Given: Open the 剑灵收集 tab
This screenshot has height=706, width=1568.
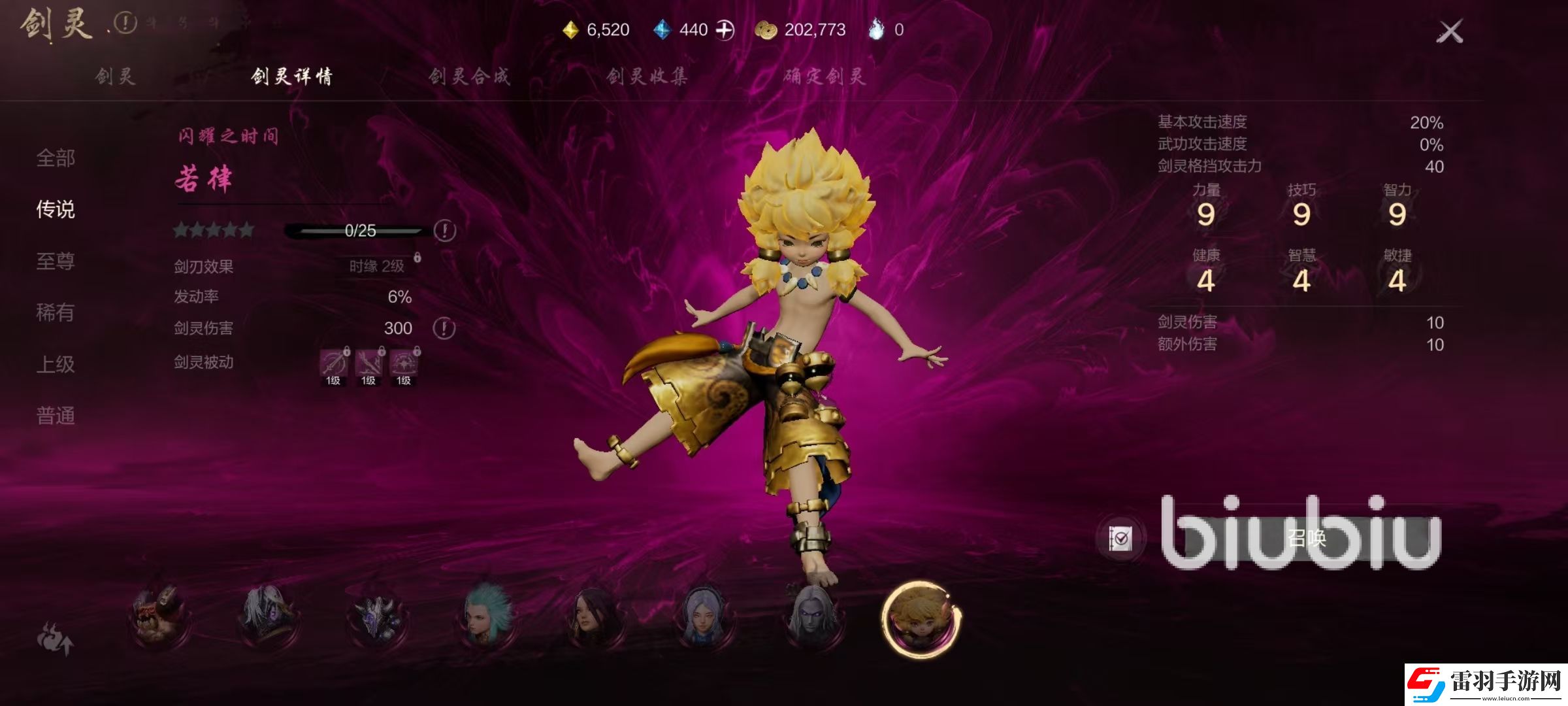Looking at the screenshot, I should tap(647, 76).
